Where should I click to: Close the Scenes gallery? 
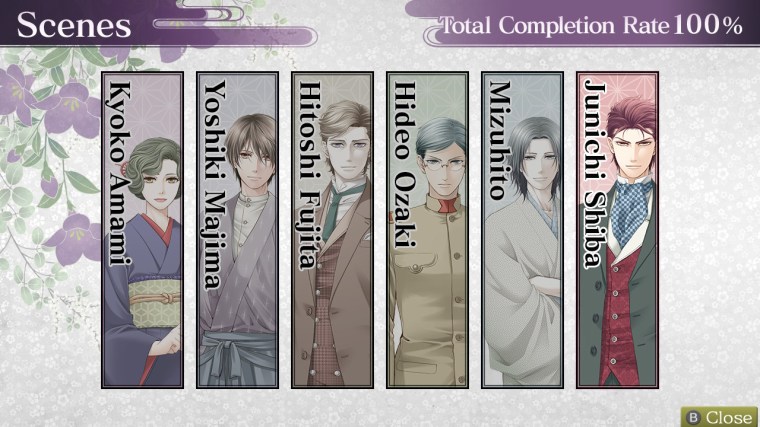pyautogui.click(x=719, y=416)
